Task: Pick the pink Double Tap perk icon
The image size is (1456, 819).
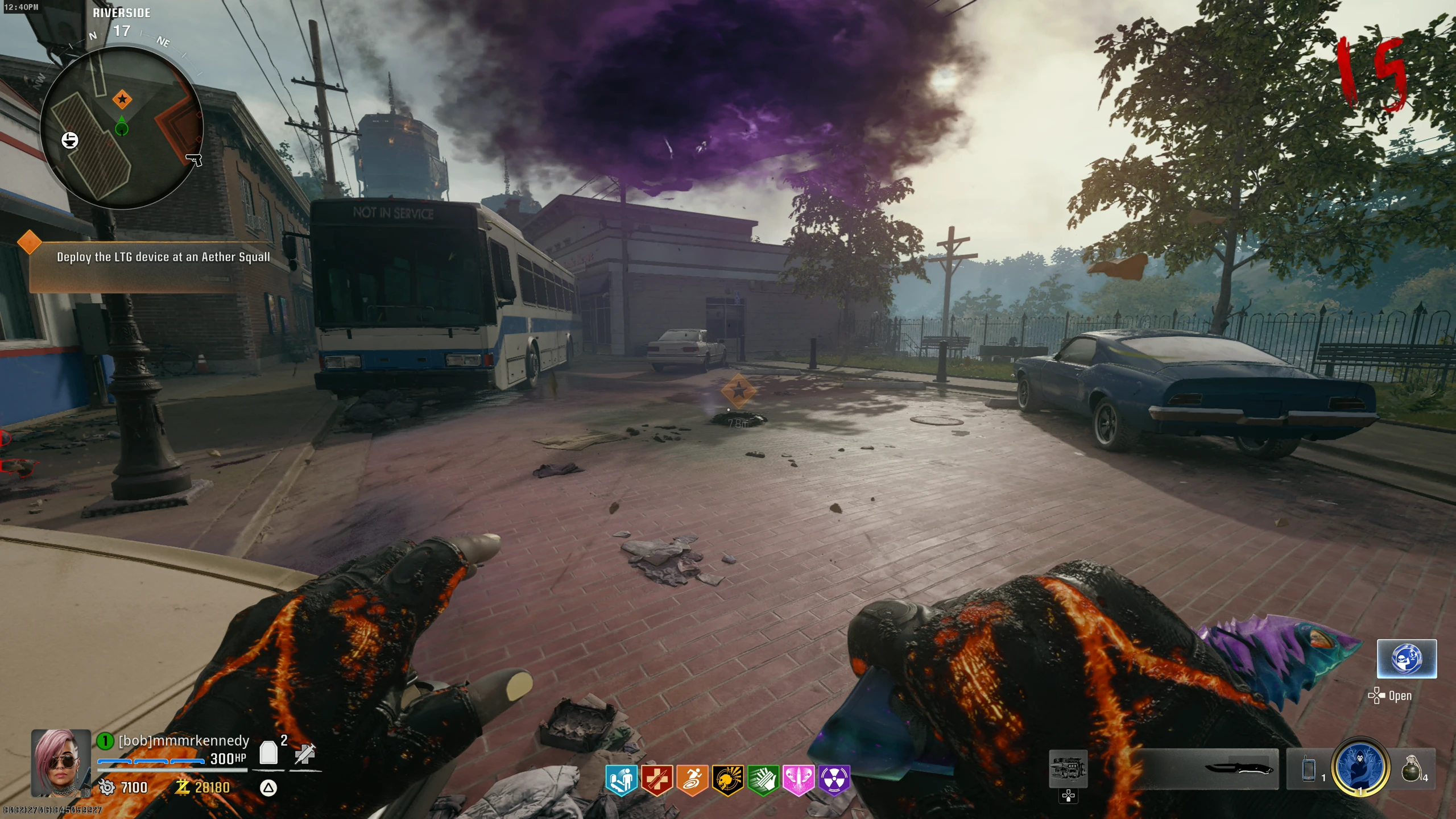Action: point(799,779)
